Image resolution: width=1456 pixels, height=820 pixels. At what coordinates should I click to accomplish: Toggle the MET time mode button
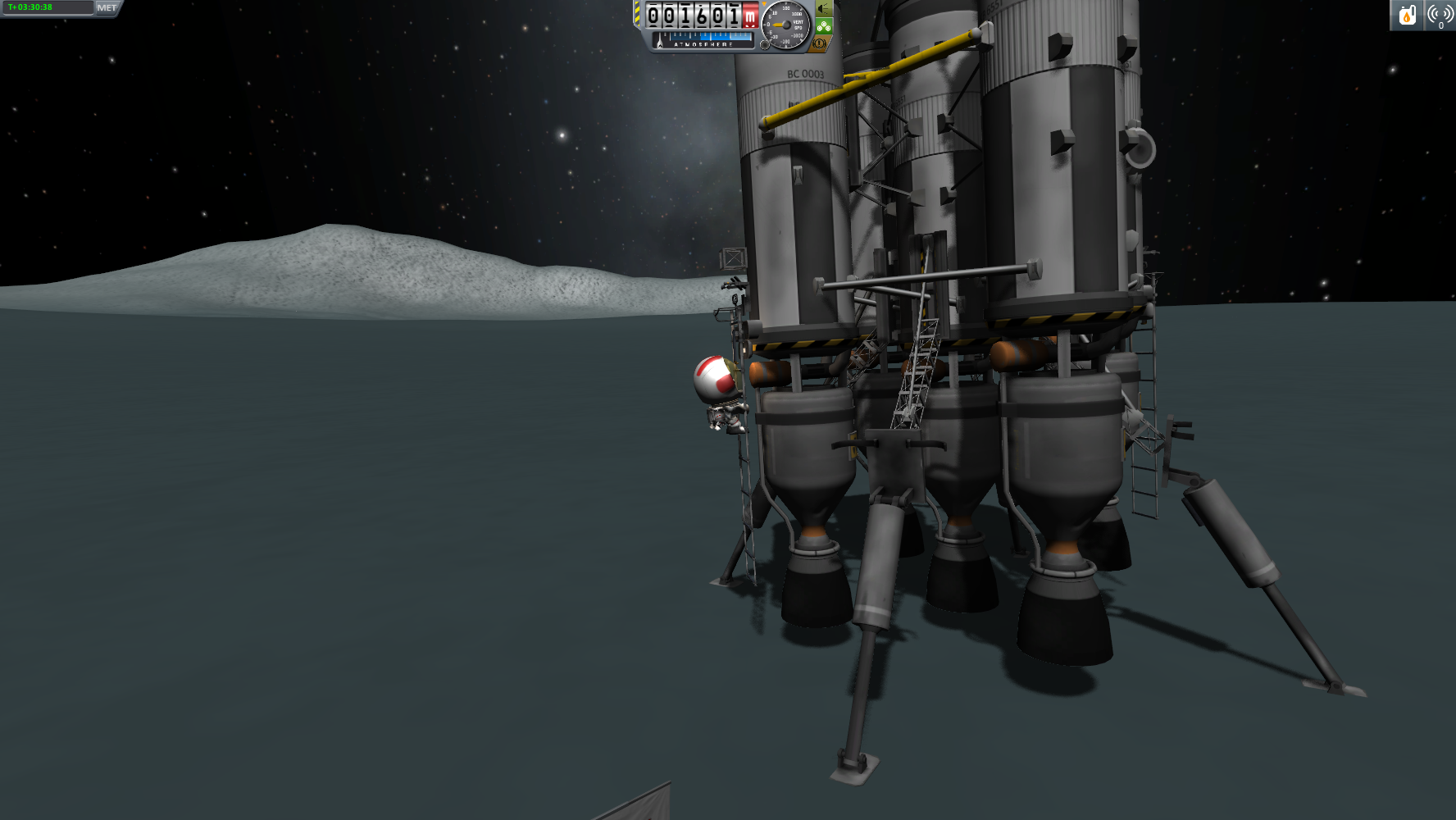[x=107, y=8]
